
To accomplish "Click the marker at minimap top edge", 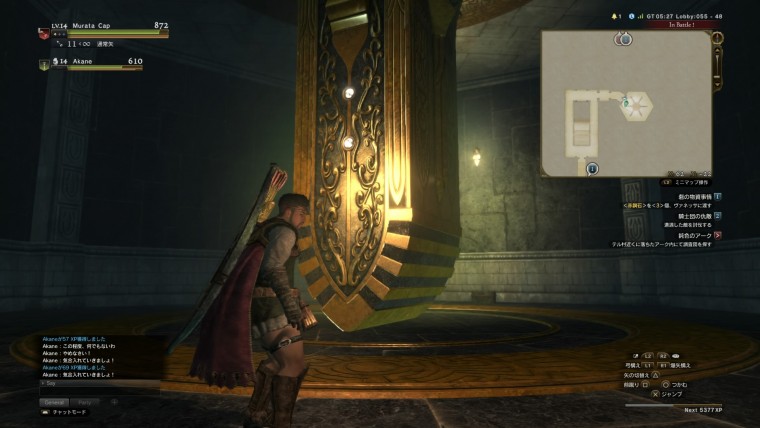I will (x=623, y=39).
